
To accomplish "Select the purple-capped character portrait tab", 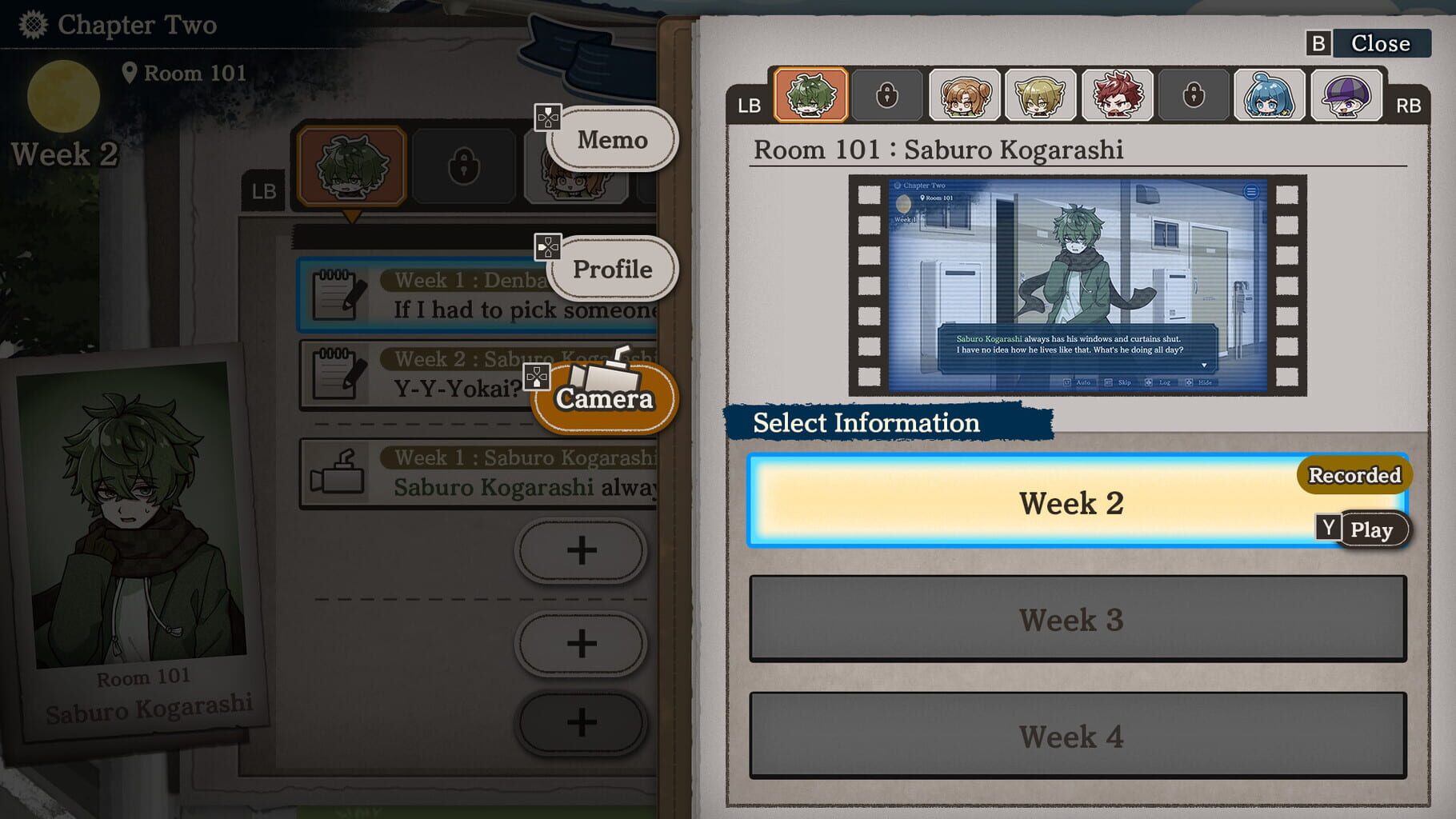I will [x=1345, y=95].
